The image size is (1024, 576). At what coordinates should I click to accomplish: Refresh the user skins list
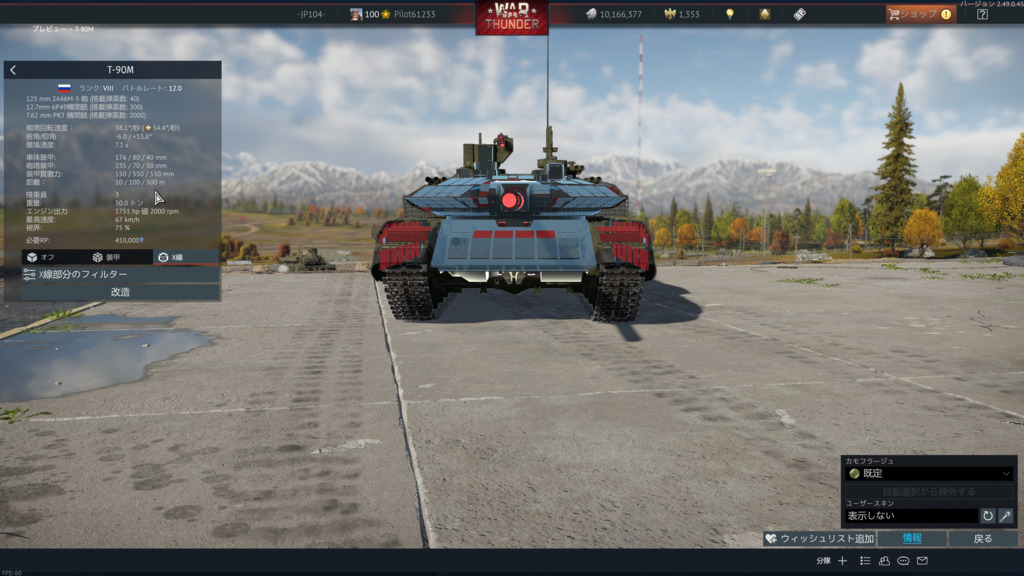(988, 516)
